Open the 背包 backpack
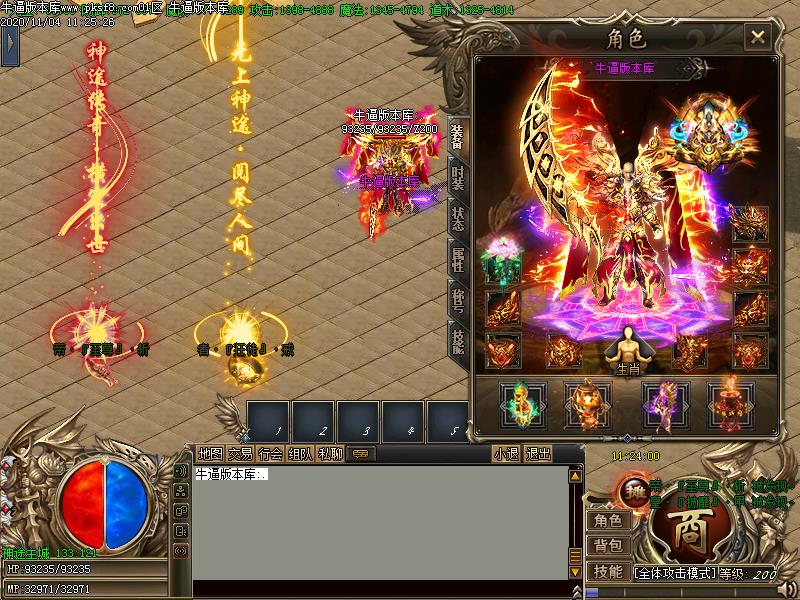Image resolution: width=800 pixels, height=600 pixels. [x=607, y=545]
